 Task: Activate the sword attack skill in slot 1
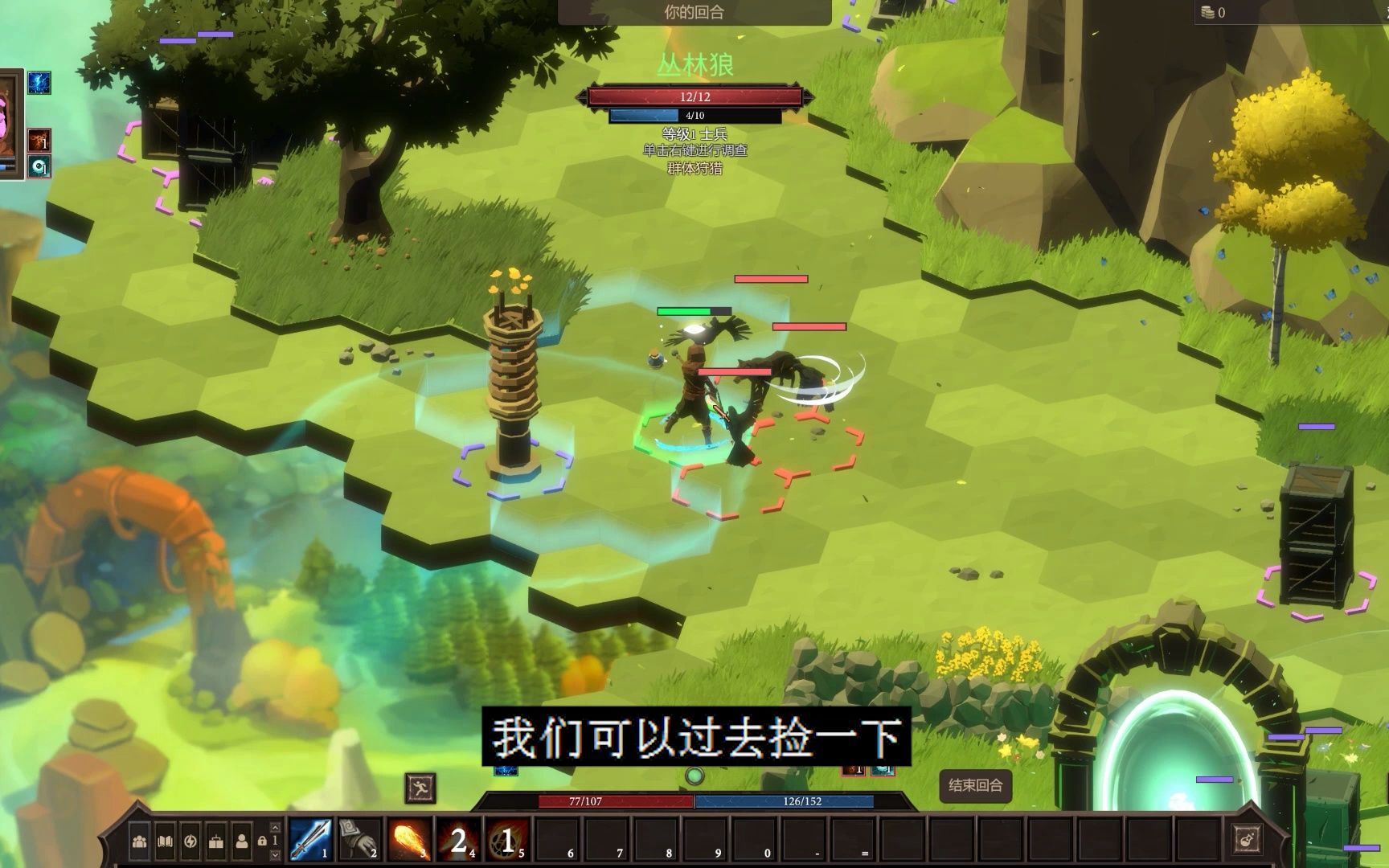[x=310, y=839]
